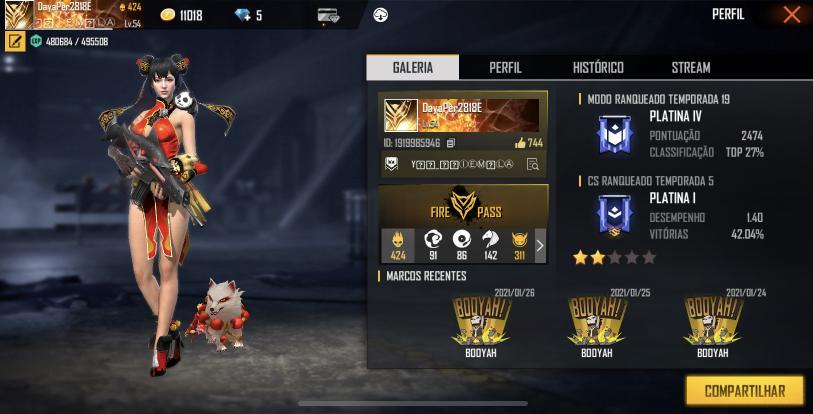Open the Histórico tab
Image resolution: width=813 pixels, height=414 pixels.
[598, 67]
